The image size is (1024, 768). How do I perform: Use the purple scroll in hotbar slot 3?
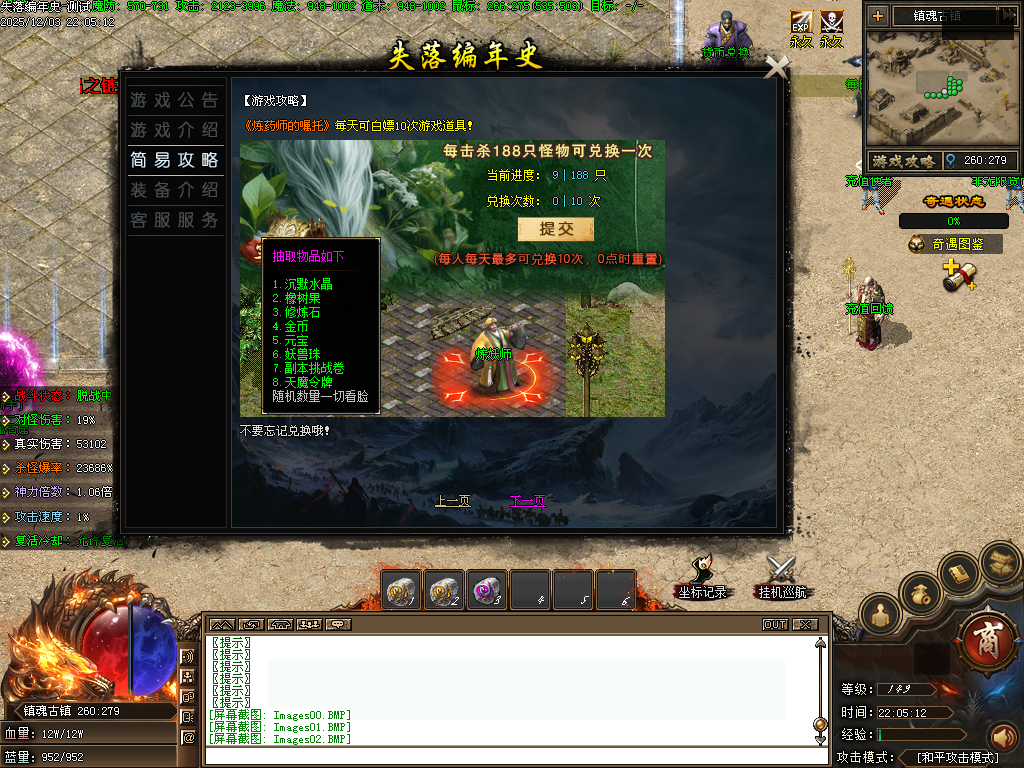[487, 591]
